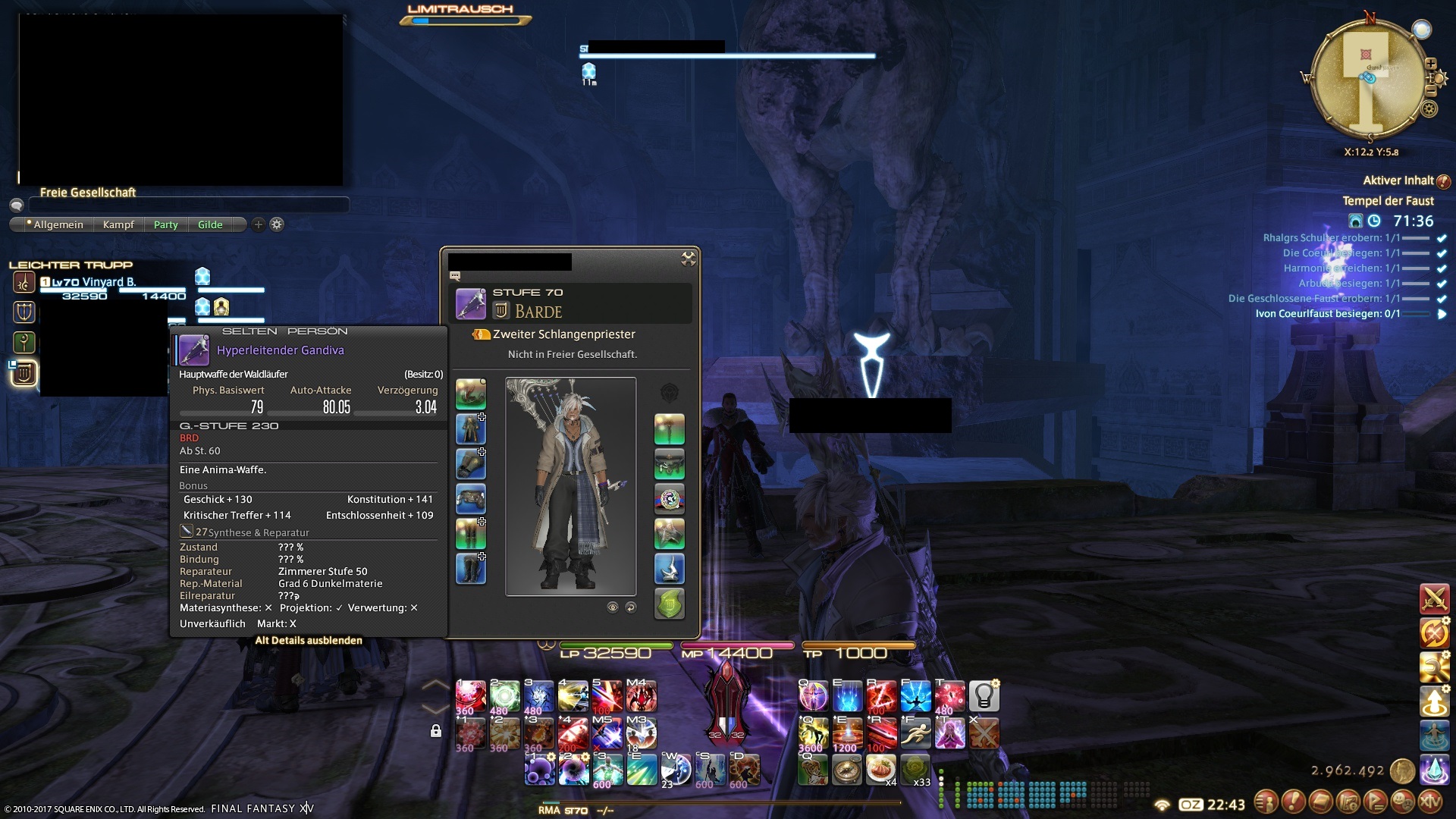Reset the character preview rotation
This screenshot has width=1456, height=819.
tap(630, 607)
